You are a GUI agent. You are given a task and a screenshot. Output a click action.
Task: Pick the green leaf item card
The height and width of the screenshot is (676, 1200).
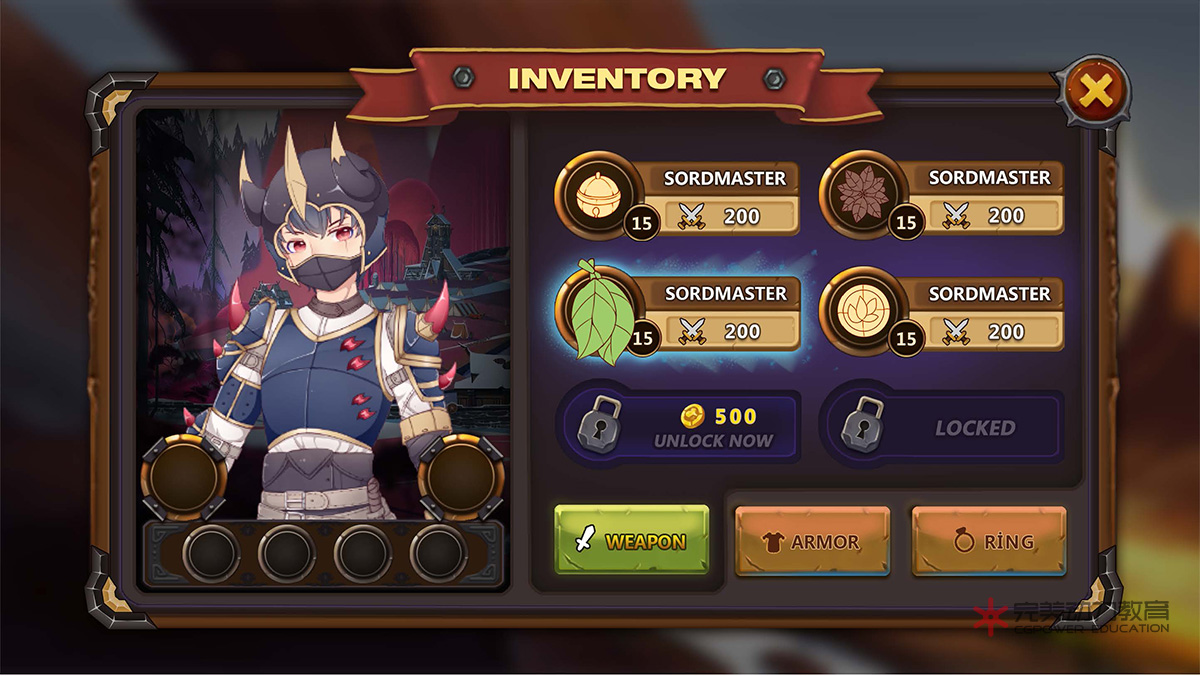coord(678,314)
